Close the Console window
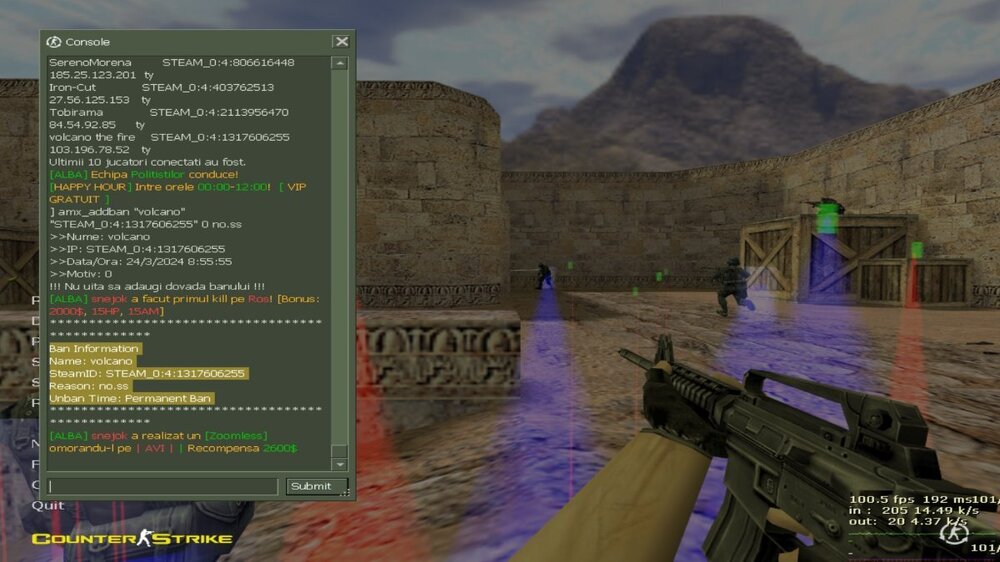 pos(342,42)
